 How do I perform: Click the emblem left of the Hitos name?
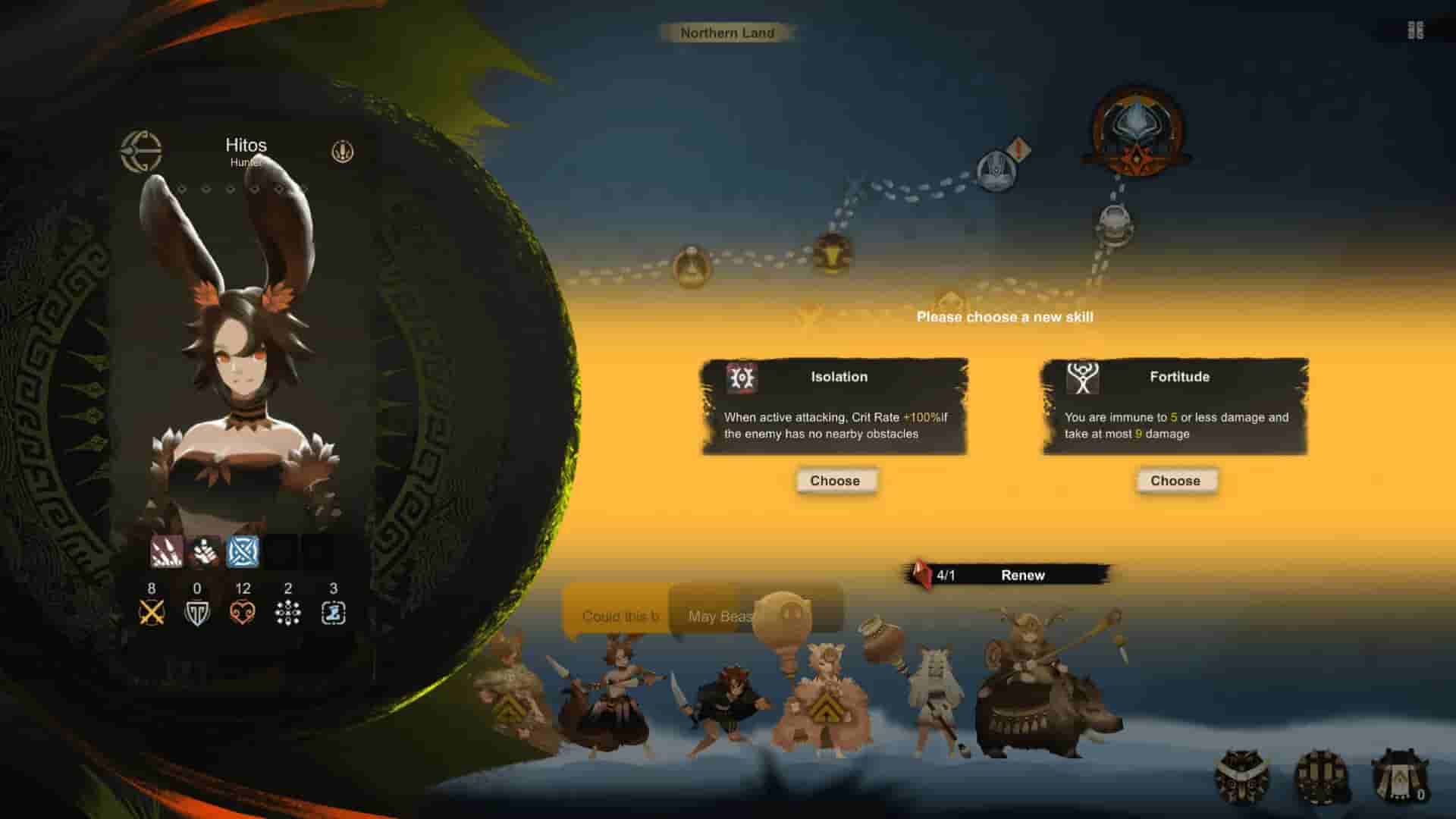coord(141,149)
